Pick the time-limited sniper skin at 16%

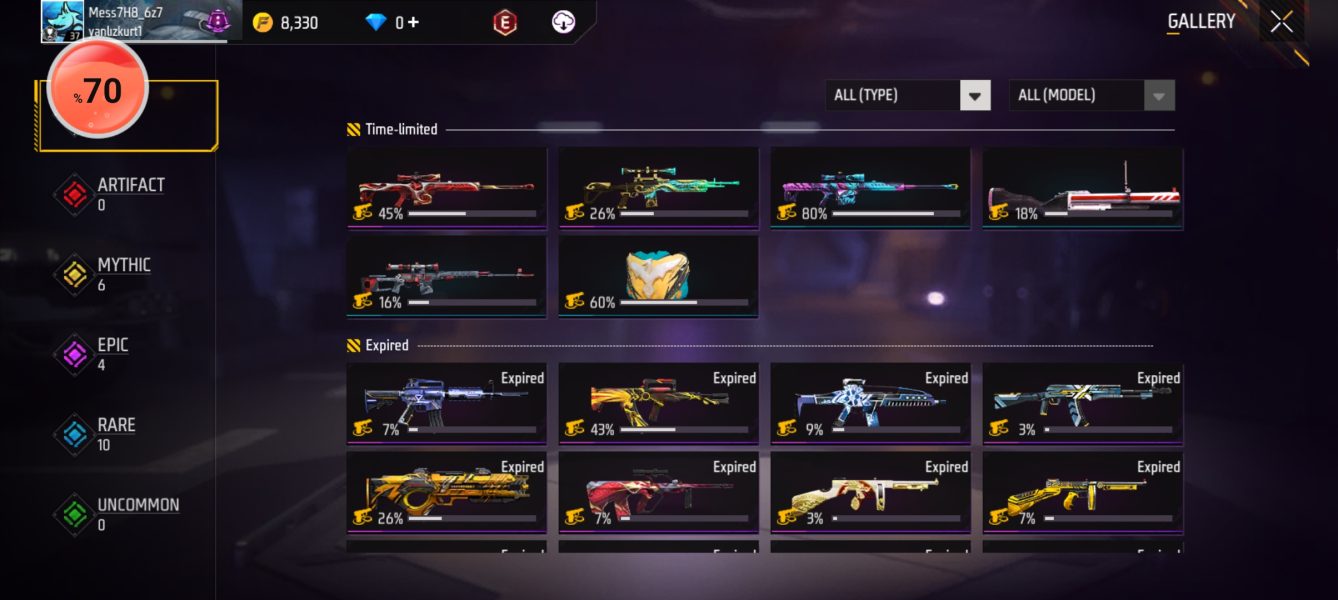tap(447, 276)
